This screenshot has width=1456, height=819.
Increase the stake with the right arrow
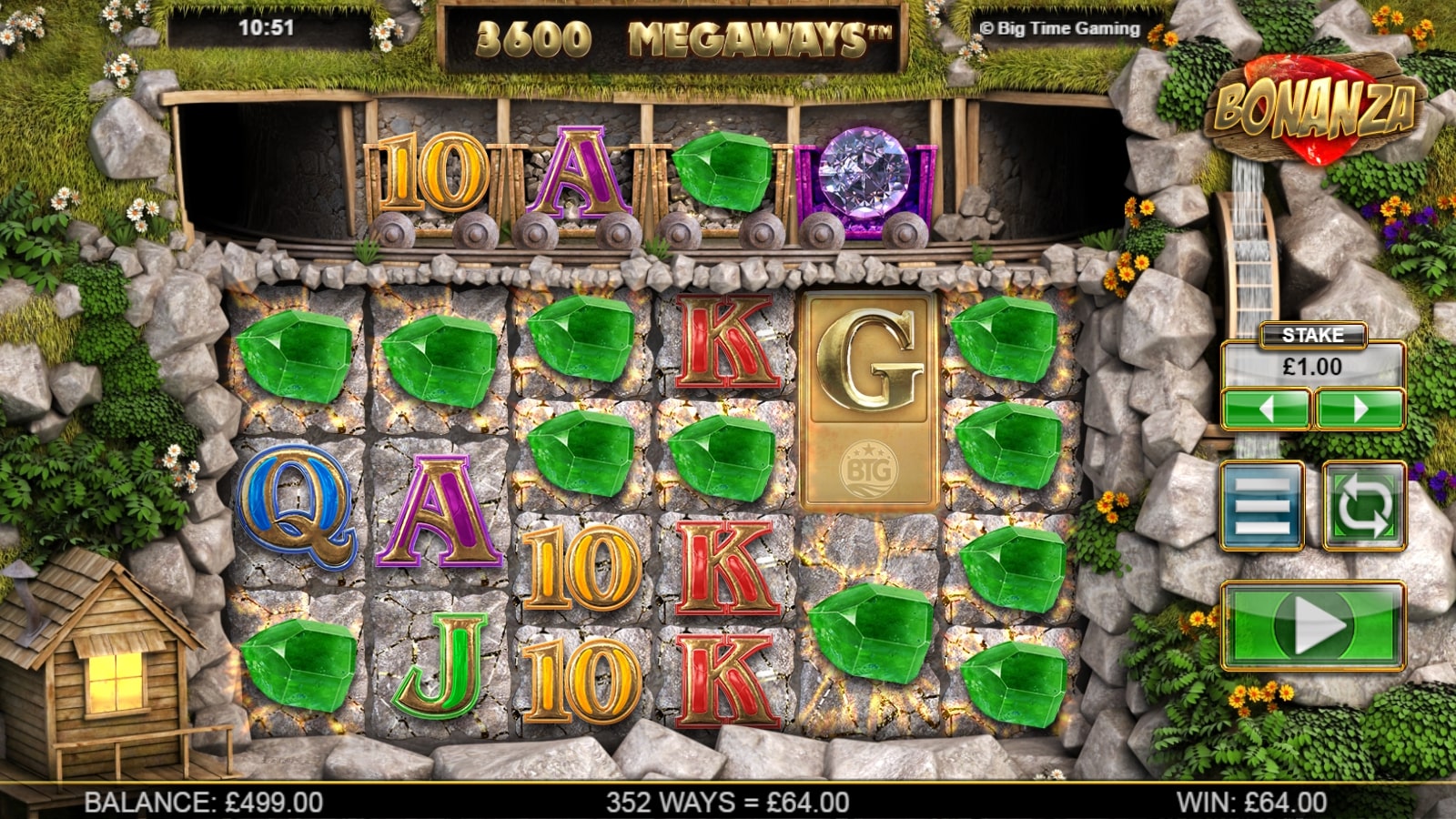point(1360,409)
